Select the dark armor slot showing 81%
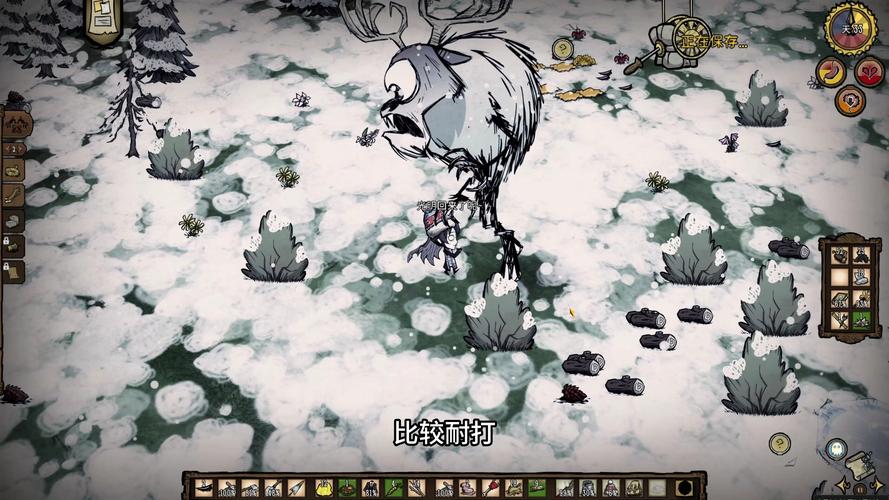Screen dimensions: 889x500 coord(368,487)
